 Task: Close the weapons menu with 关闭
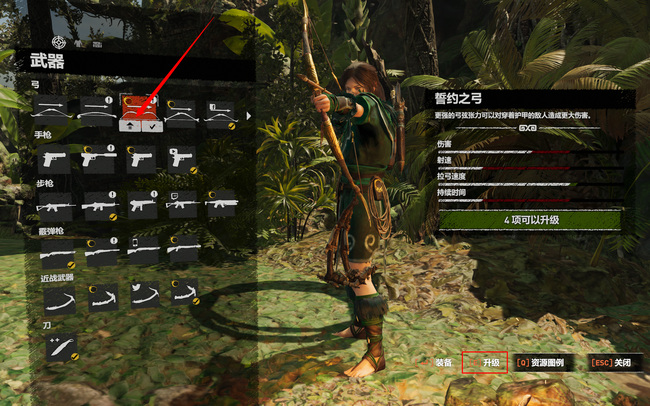tap(615, 362)
